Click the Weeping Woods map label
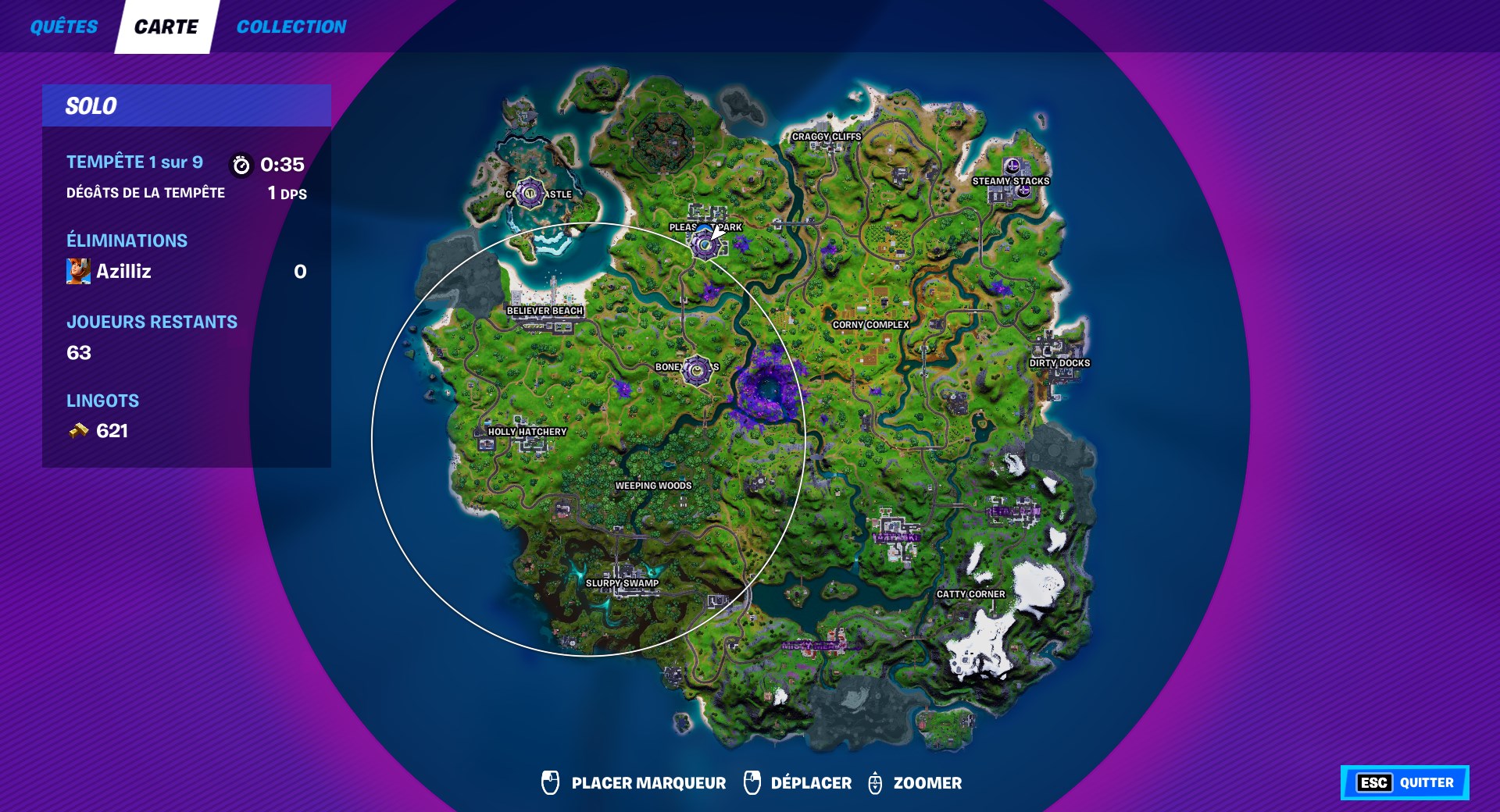The height and width of the screenshot is (812, 1500). tap(653, 485)
